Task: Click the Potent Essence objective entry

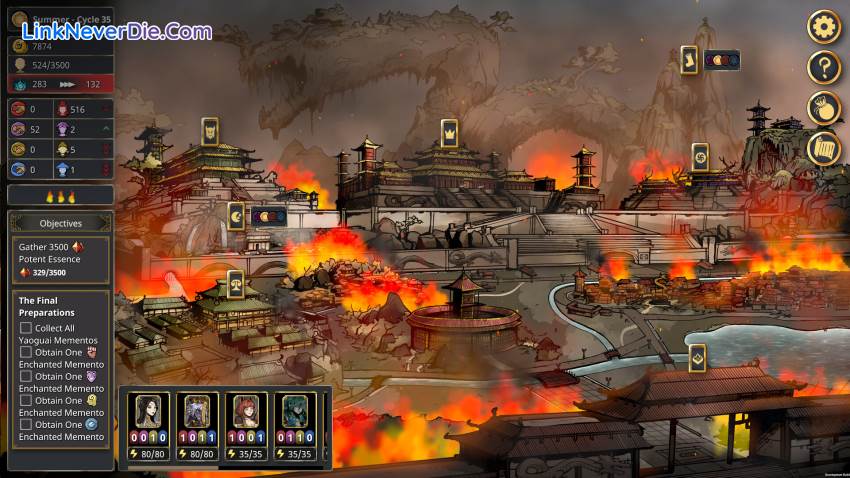Action: click(61, 258)
